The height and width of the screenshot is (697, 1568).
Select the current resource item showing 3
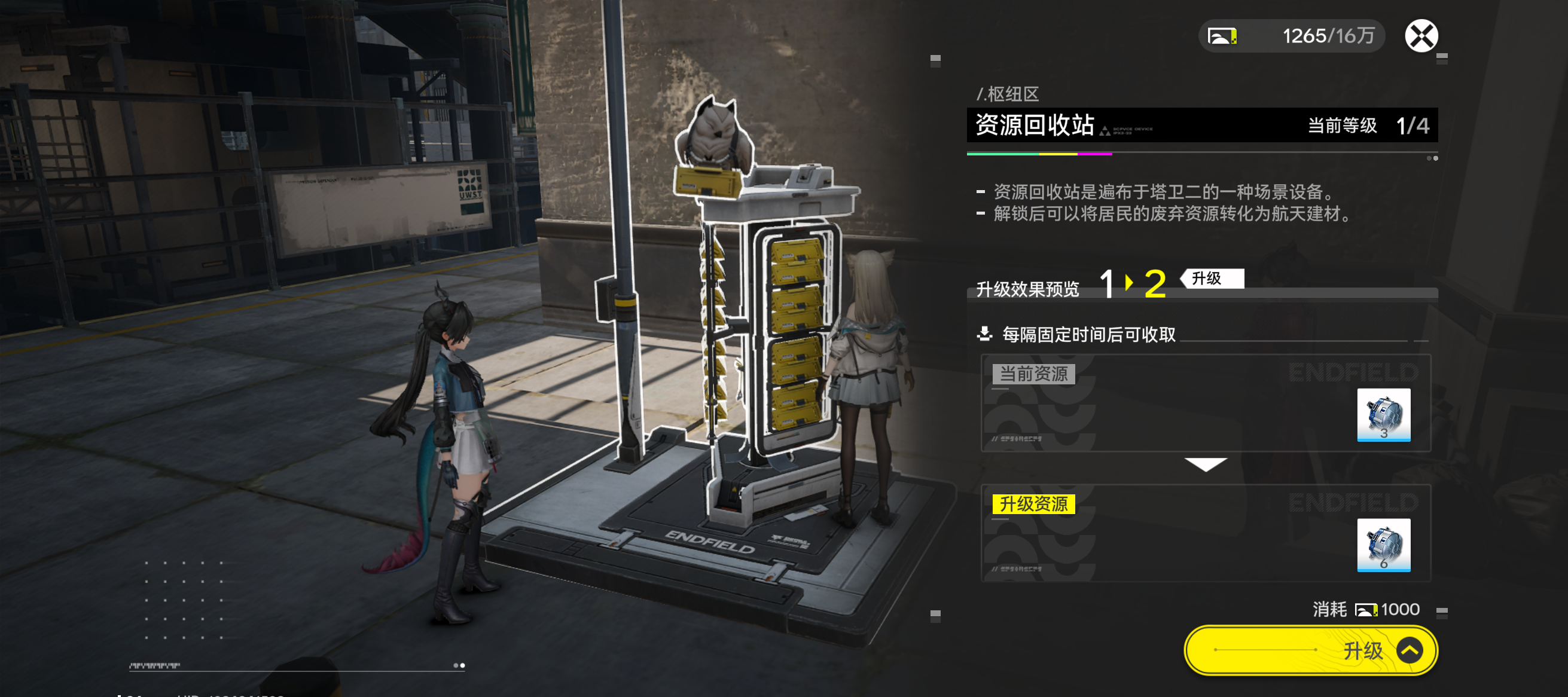pos(1383,415)
